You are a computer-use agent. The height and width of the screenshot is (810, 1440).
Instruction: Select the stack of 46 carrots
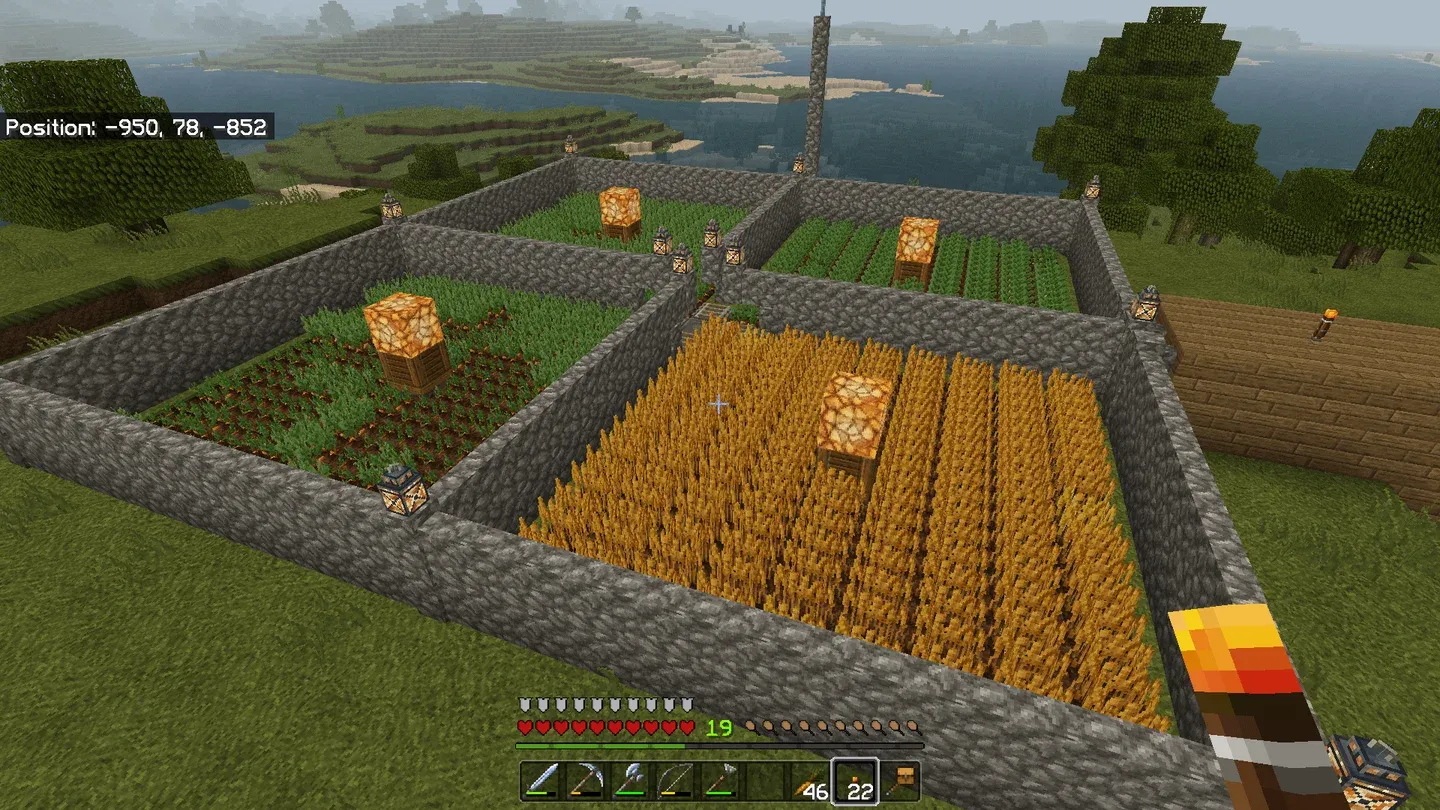(811, 781)
